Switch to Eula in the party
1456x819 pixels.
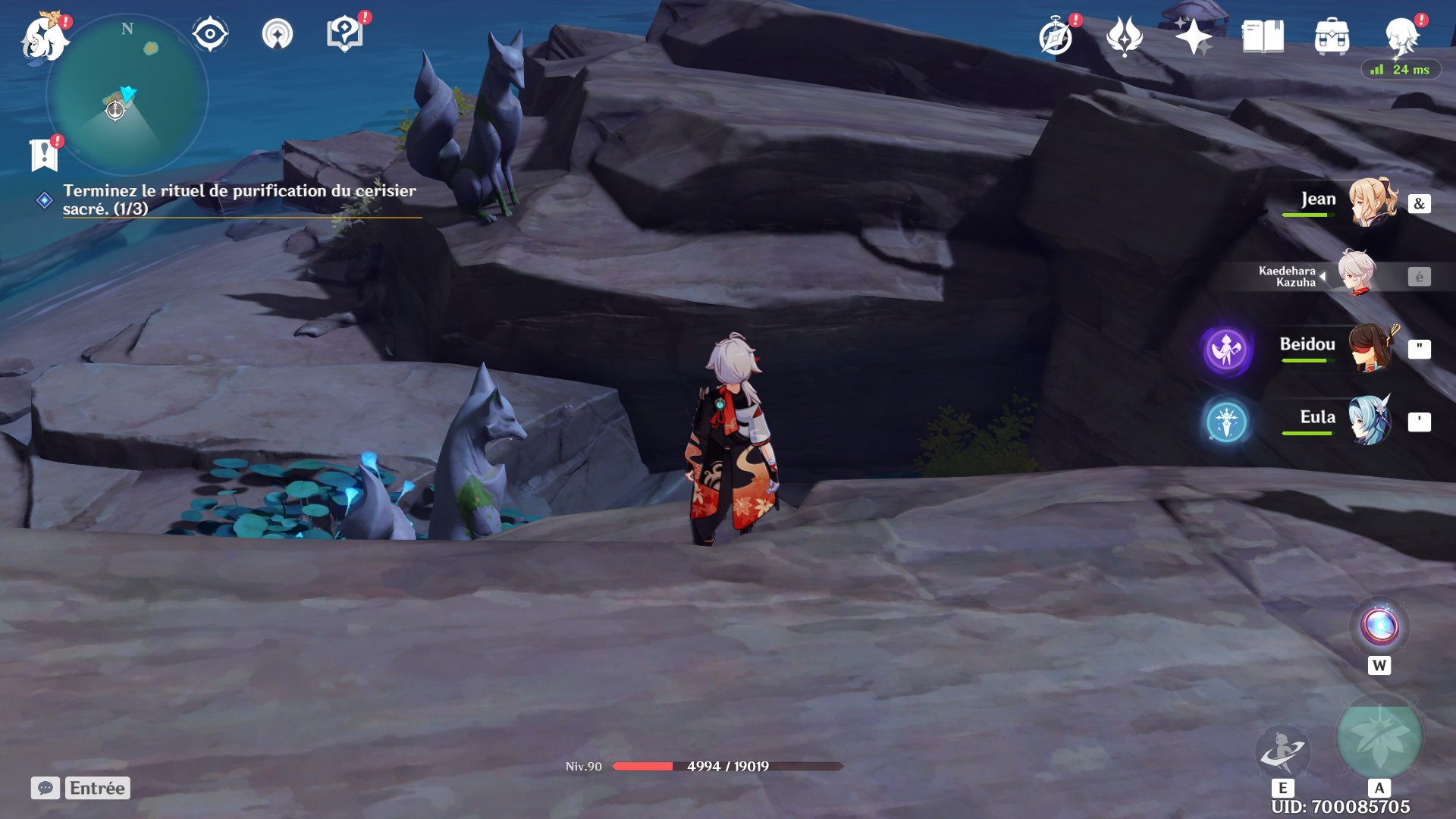1371,420
